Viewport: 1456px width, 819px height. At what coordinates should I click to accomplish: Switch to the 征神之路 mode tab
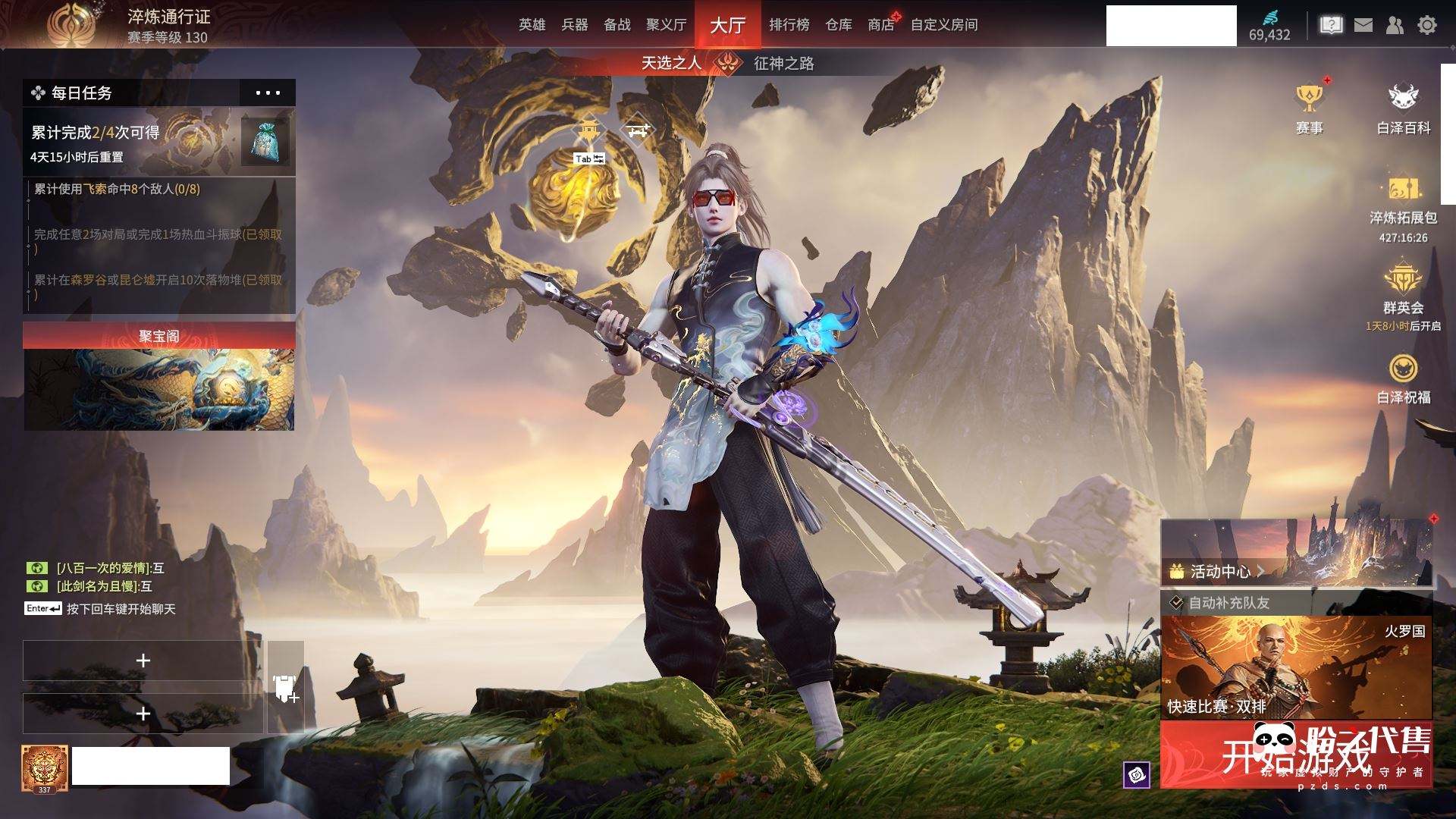tap(783, 63)
